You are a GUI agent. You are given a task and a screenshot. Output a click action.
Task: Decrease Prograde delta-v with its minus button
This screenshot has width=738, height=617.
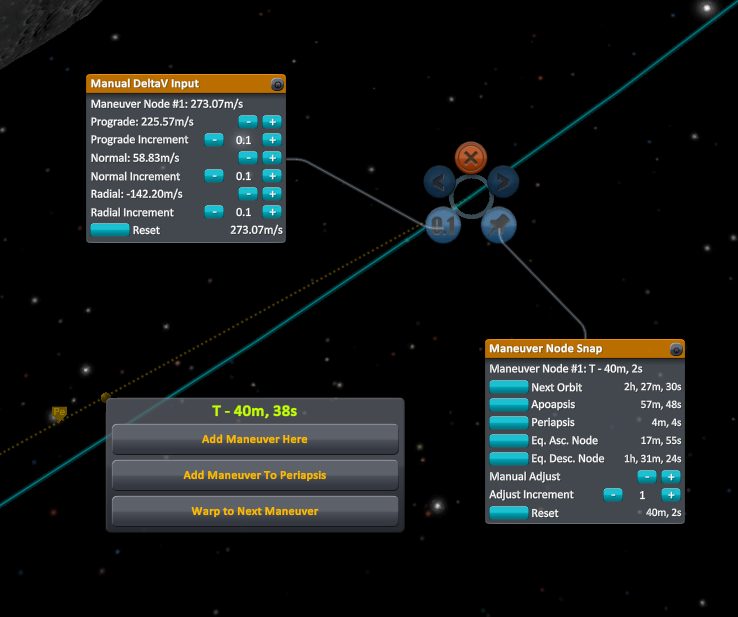pyautogui.click(x=247, y=121)
